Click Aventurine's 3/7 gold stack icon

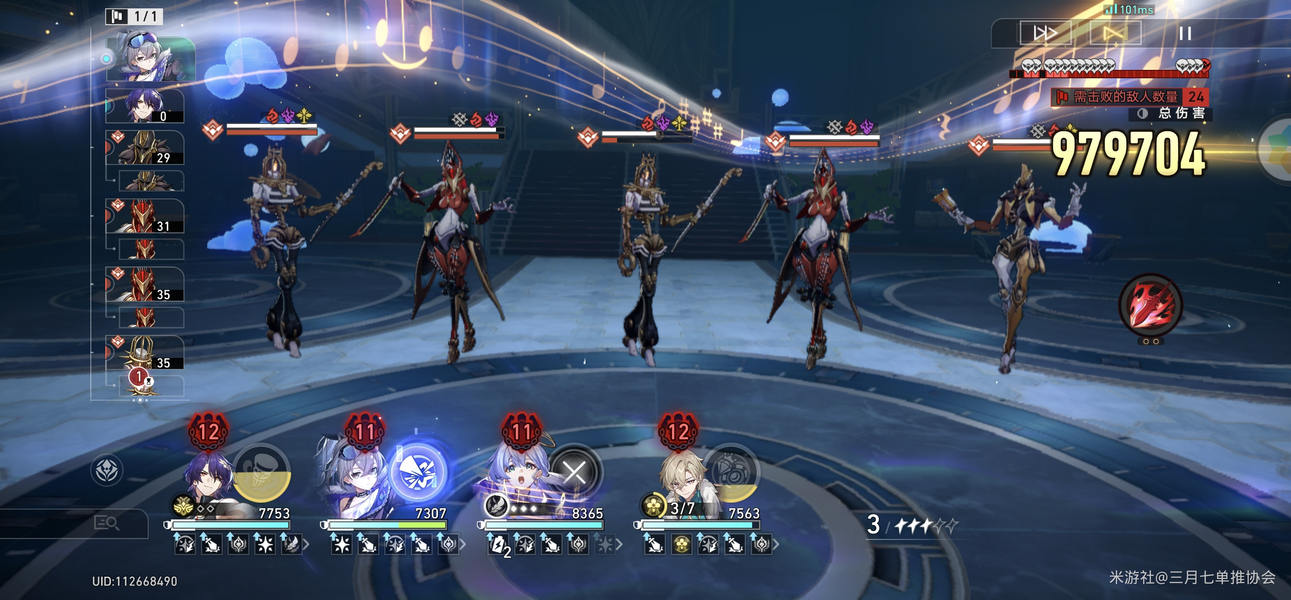[x=654, y=506]
